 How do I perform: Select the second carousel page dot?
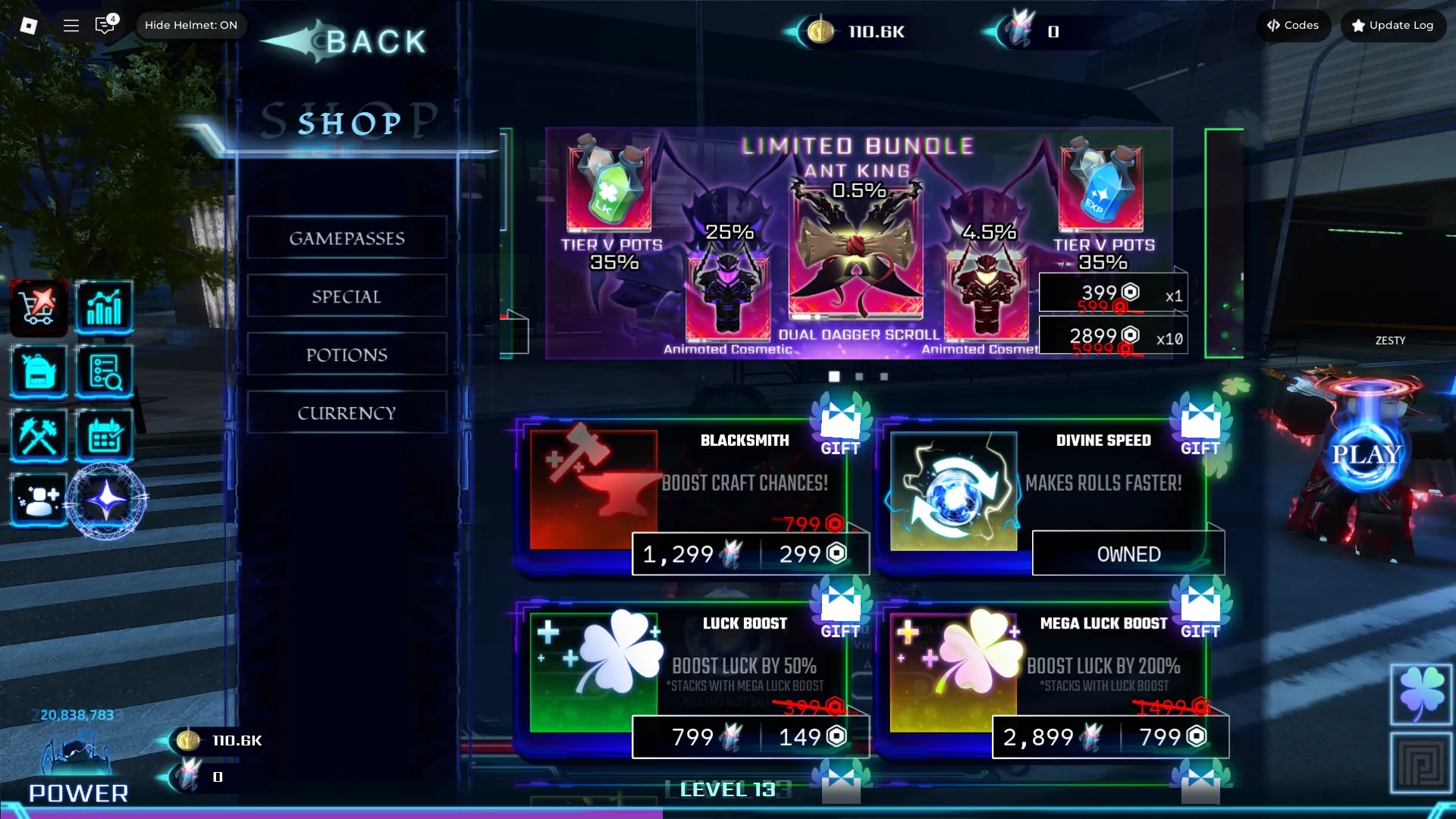point(859,375)
